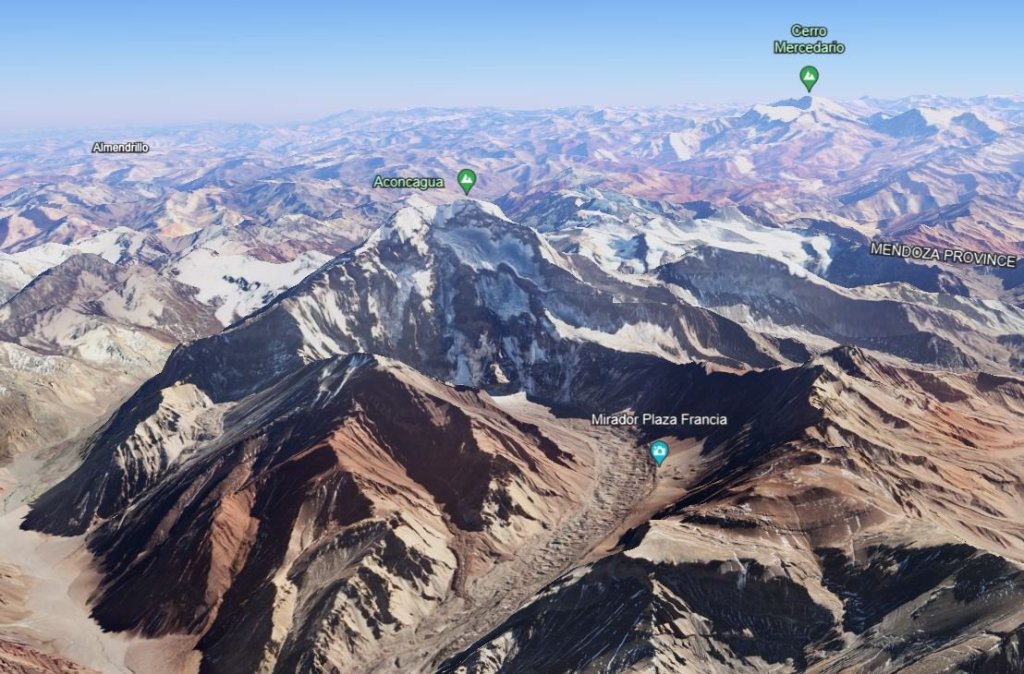
Task: Select the Mendoza Province label
Action: pyautogui.click(x=942, y=254)
